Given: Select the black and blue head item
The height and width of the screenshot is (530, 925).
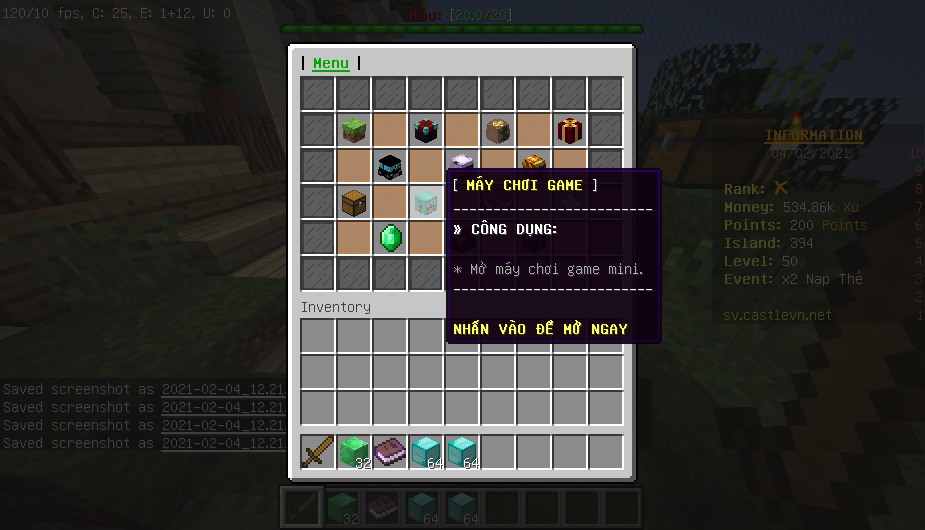Looking at the screenshot, I should click(x=390, y=166).
